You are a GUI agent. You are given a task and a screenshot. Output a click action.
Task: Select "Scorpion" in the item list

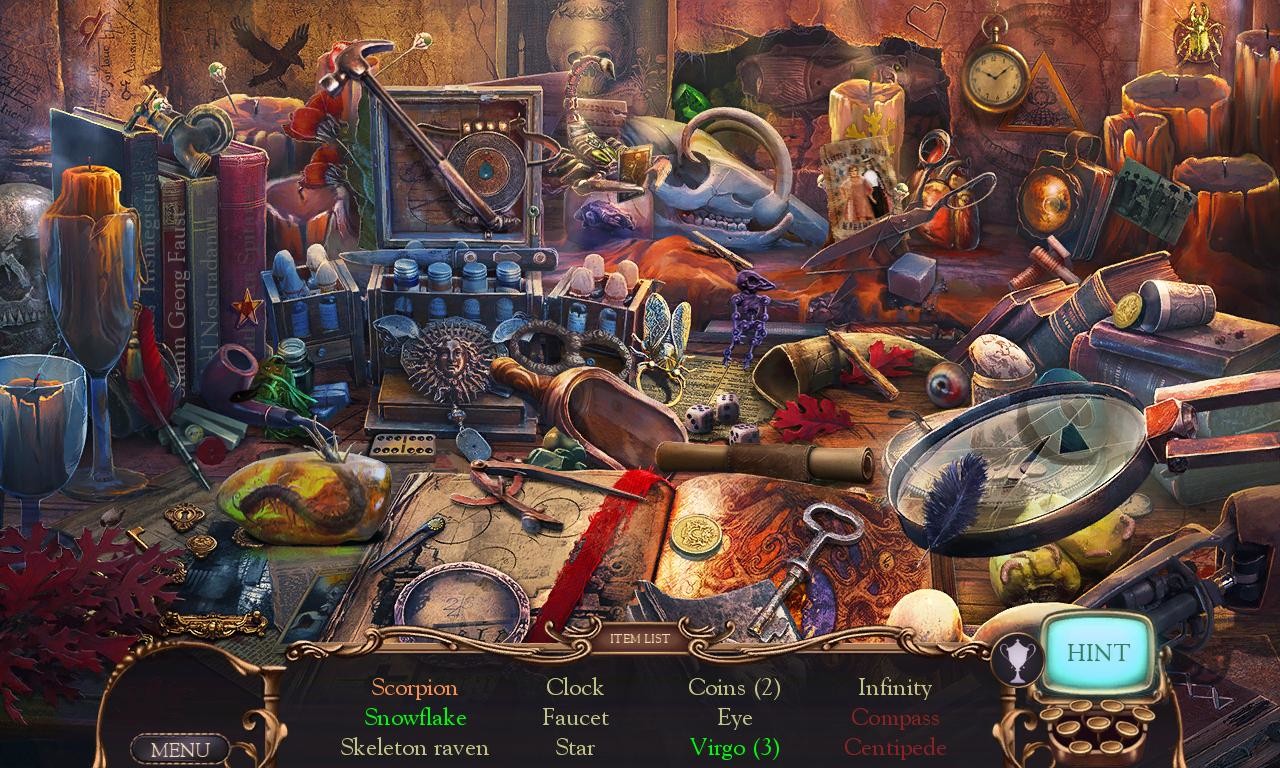coord(415,688)
